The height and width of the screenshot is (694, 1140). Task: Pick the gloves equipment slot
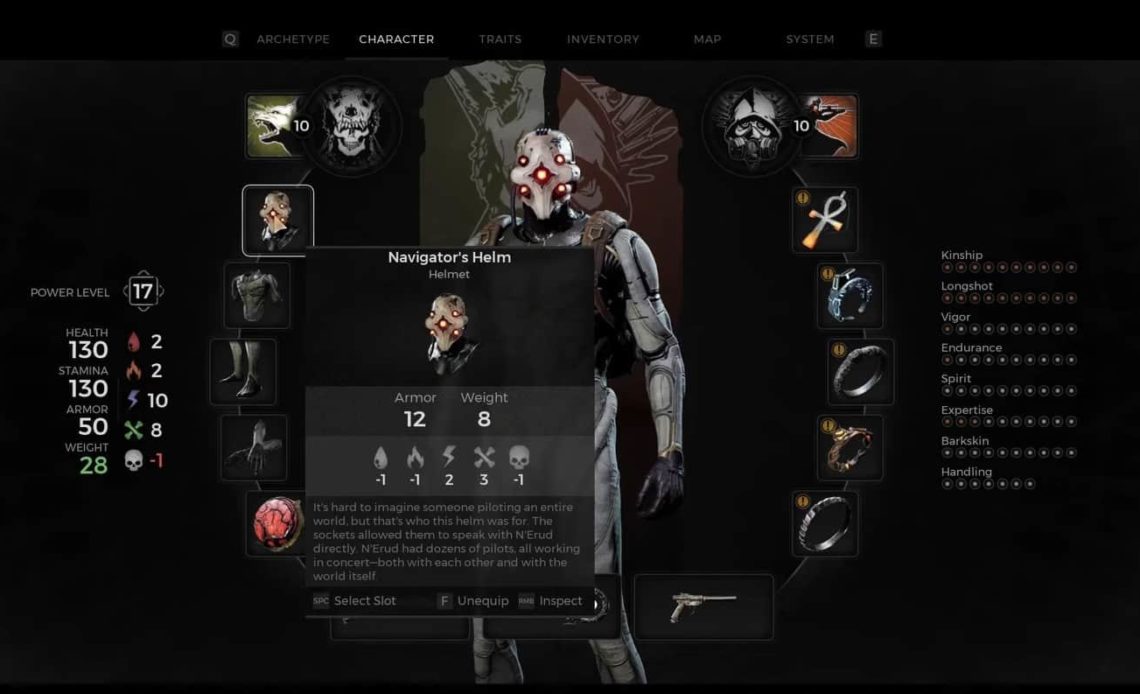click(x=254, y=447)
